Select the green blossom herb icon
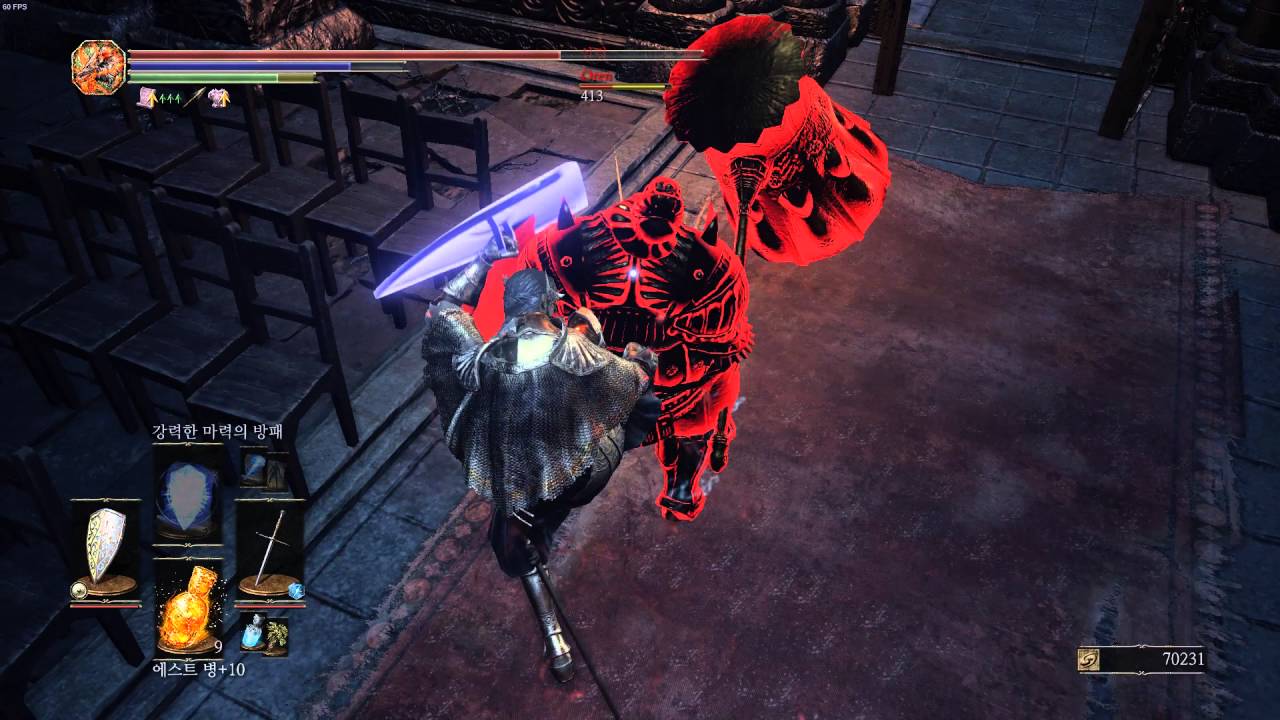Viewport: 1280px width, 720px height. pyautogui.click(x=276, y=633)
